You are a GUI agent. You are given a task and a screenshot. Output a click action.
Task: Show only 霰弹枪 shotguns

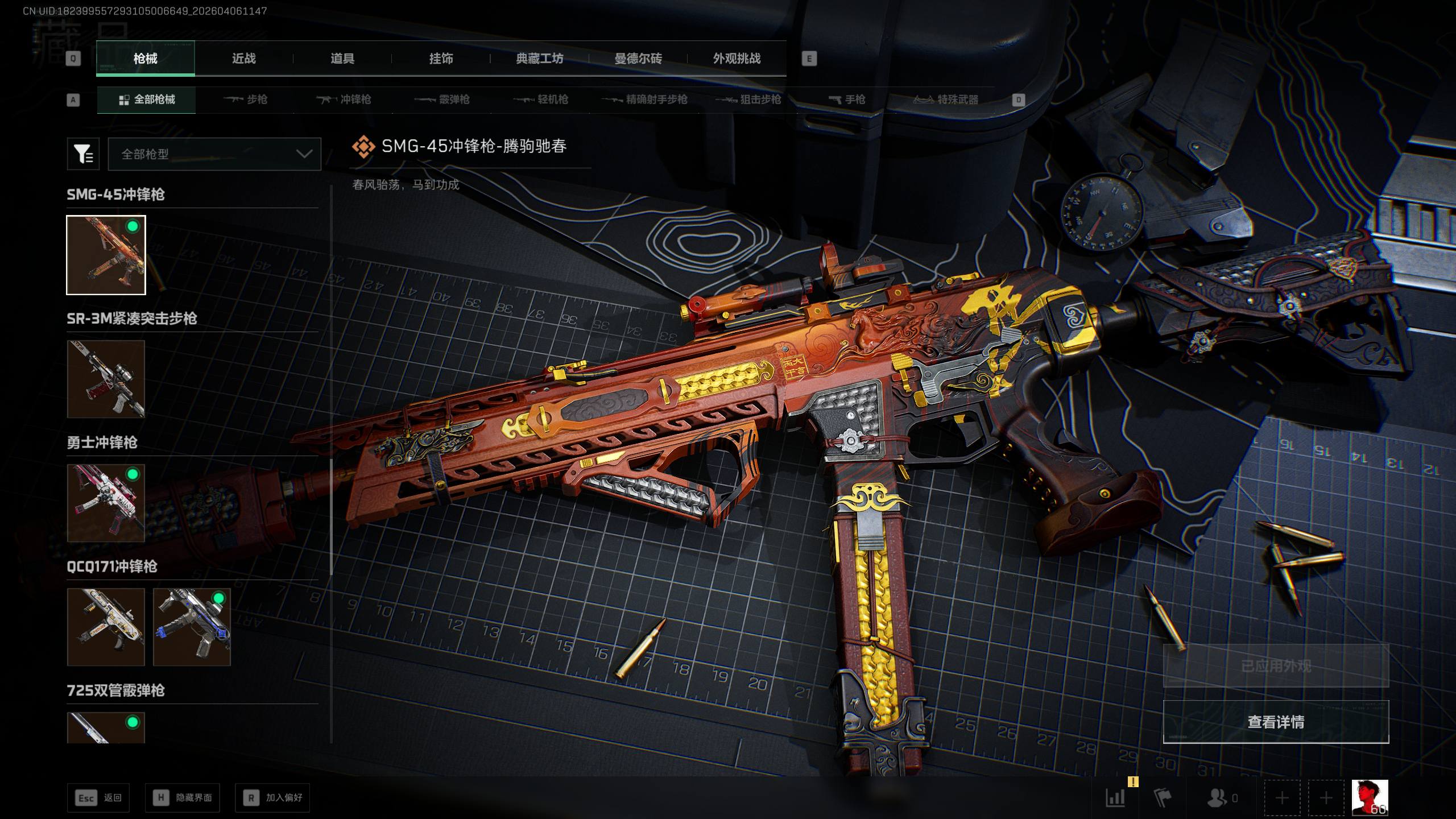442,100
